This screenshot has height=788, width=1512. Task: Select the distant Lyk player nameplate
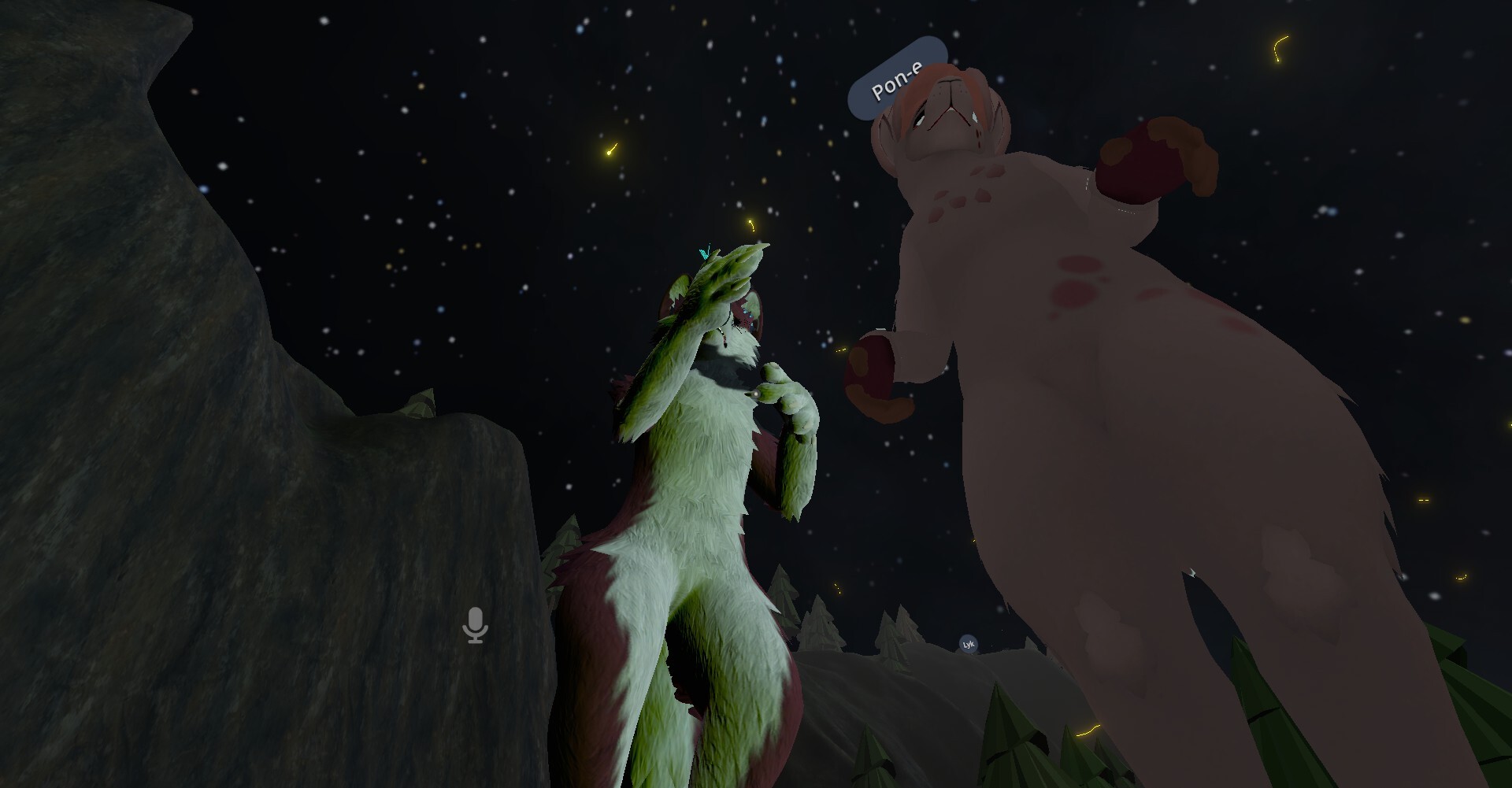[x=969, y=645]
